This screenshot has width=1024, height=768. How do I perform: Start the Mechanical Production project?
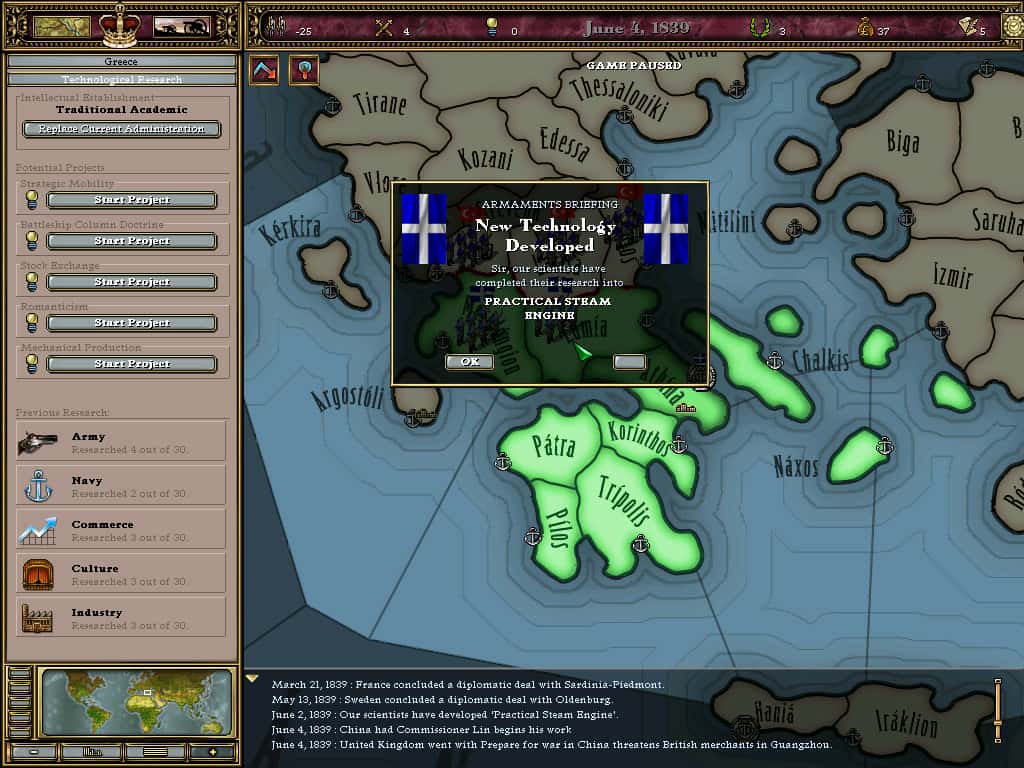click(x=132, y=364)
